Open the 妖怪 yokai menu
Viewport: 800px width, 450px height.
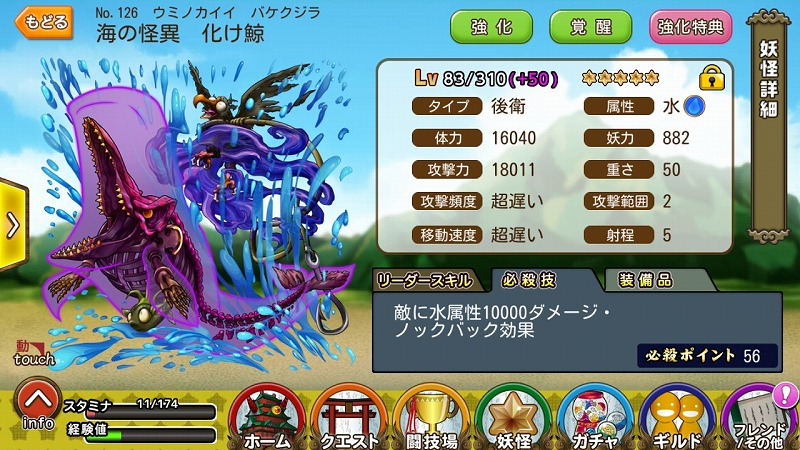pos(513,418)
